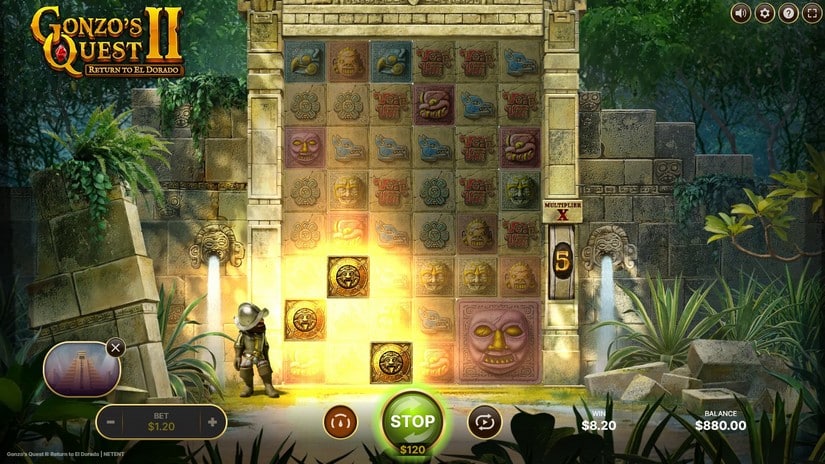Open the pyramid feature thumbnail

tap(80, 369)
